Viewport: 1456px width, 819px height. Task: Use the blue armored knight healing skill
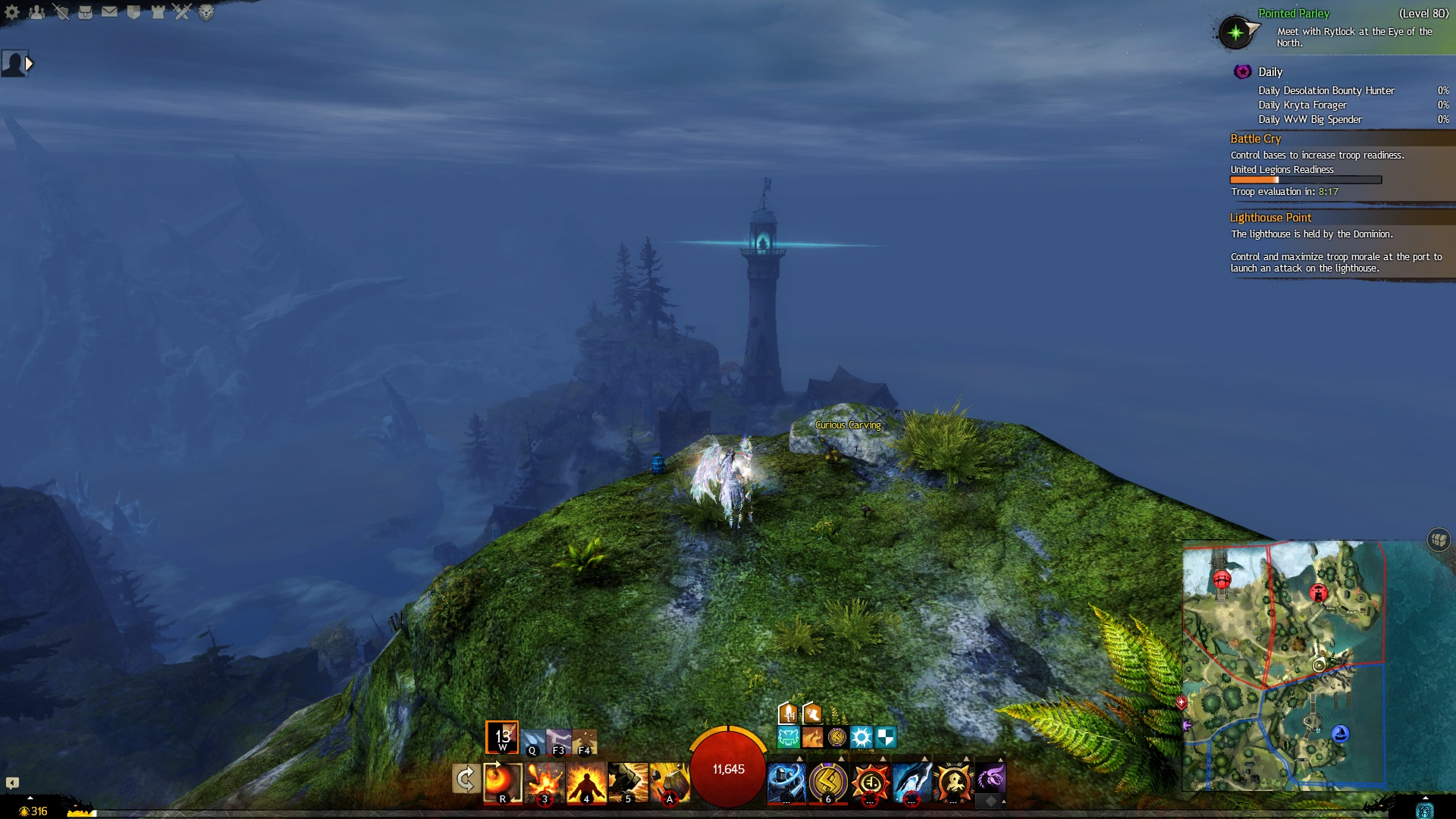tap(786, 782)
